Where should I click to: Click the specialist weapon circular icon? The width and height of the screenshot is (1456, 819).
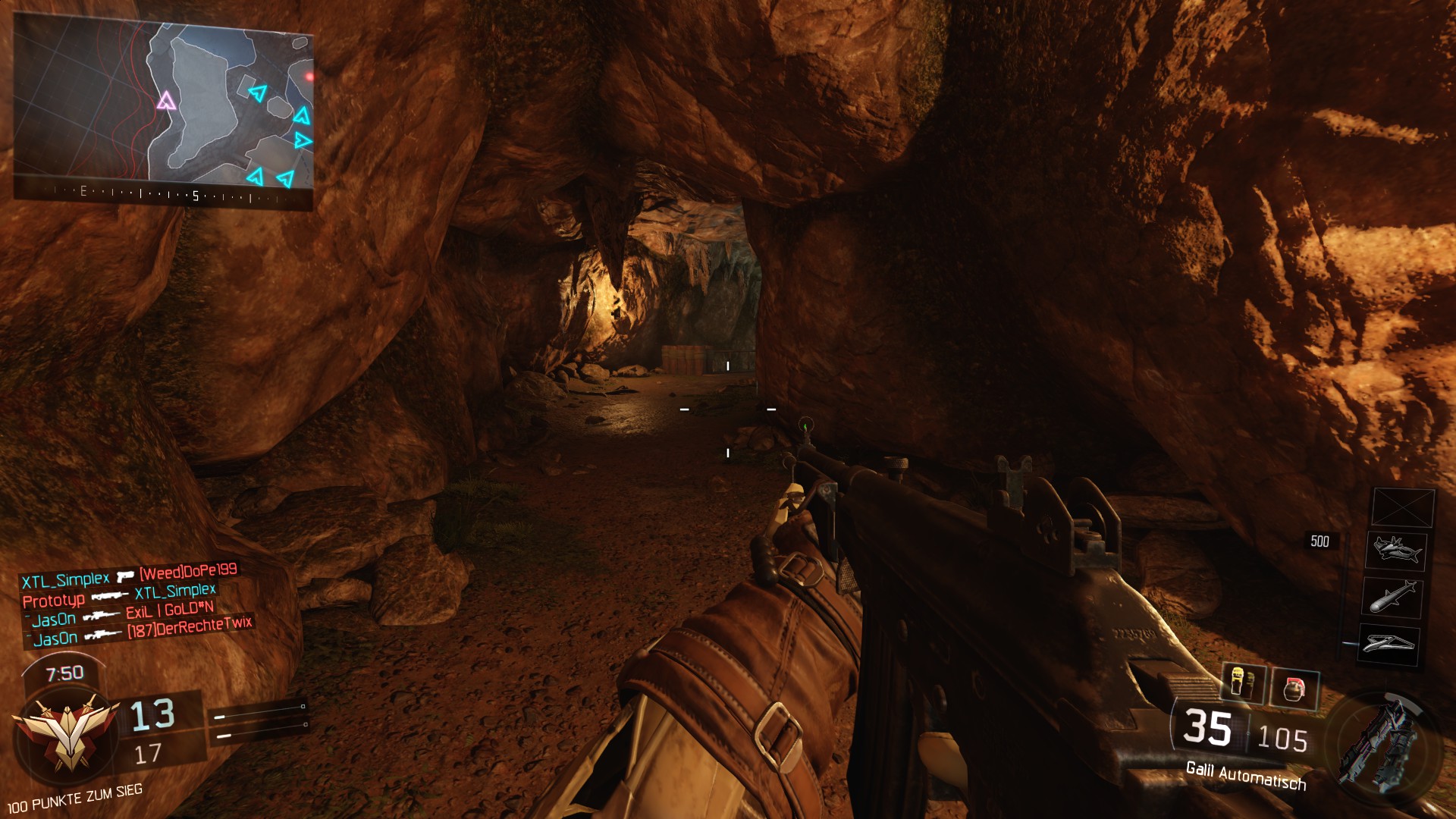[x=1382, y=743]
